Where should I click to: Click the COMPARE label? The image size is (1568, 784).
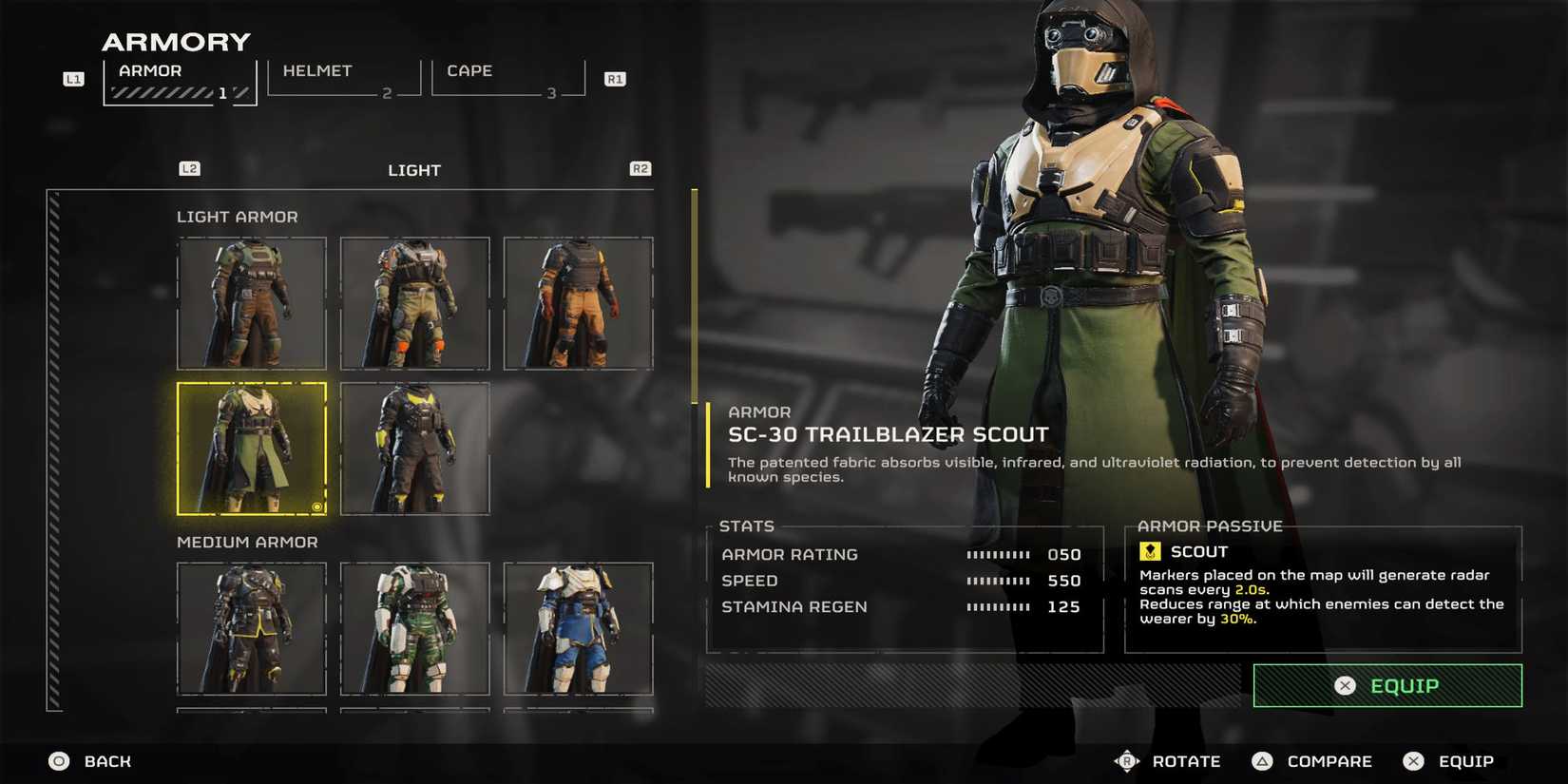pos(1329,760)
